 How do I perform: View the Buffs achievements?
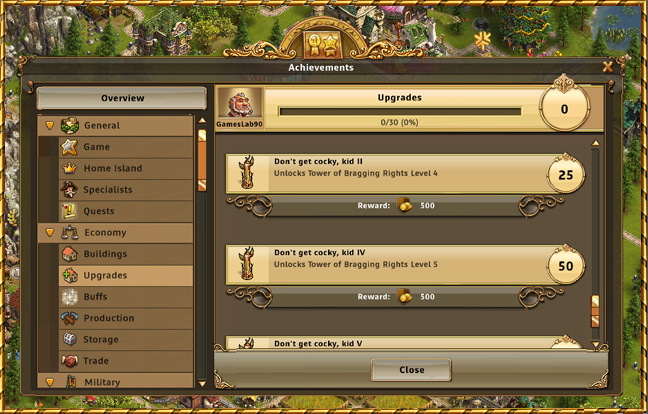(96, 297)
